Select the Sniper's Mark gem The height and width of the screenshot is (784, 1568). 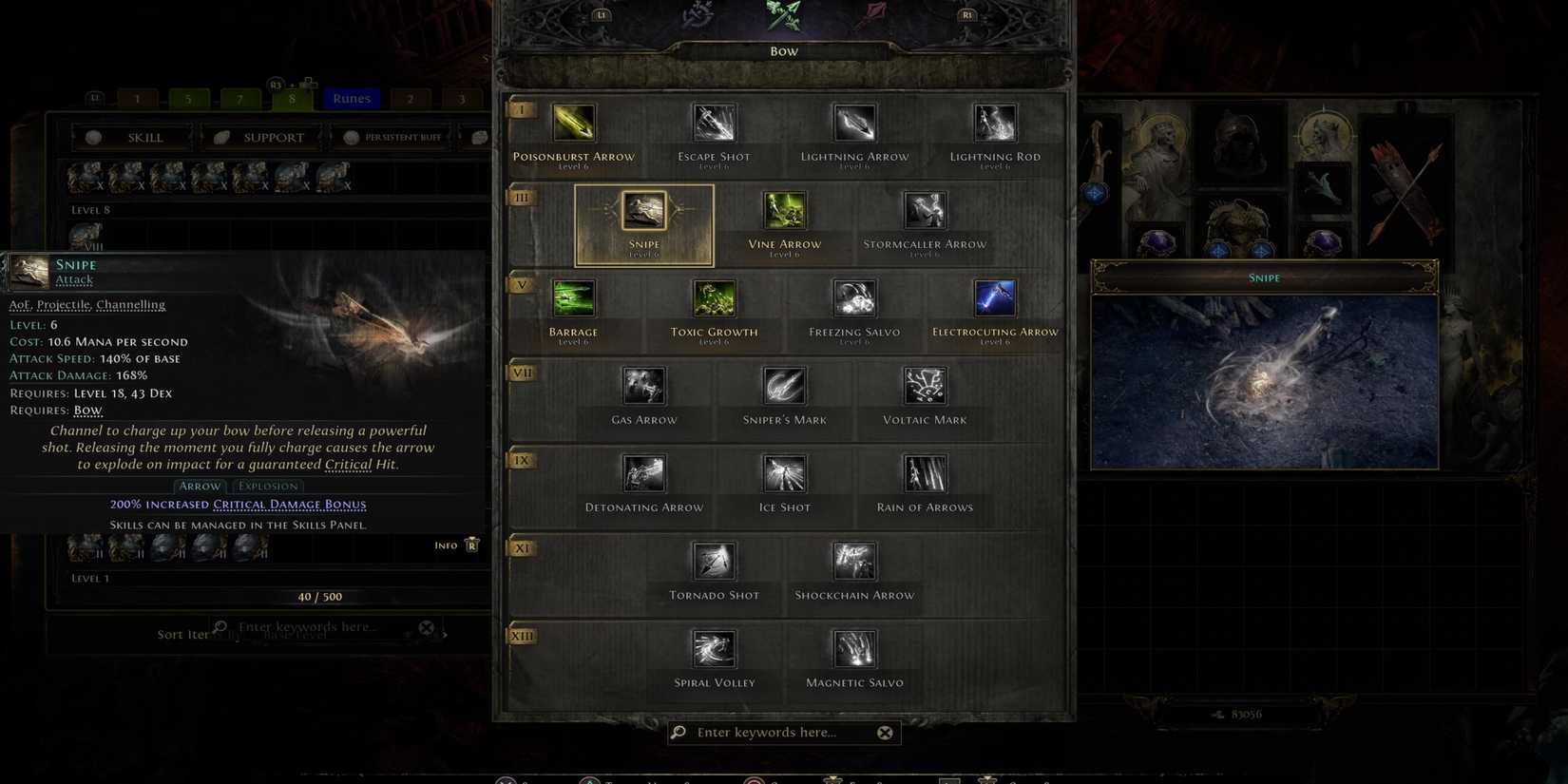pyautogui.click(x=783, y=385)
